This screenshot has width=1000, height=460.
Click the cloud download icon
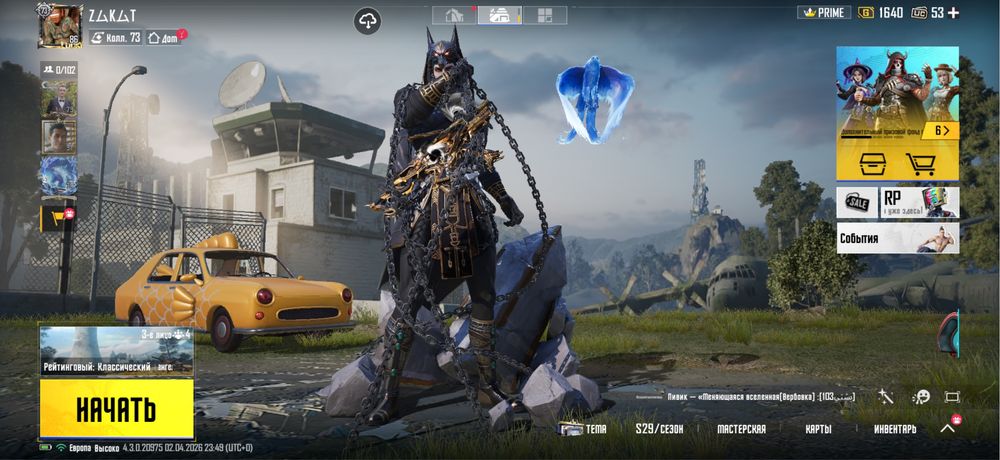[368, 20]
